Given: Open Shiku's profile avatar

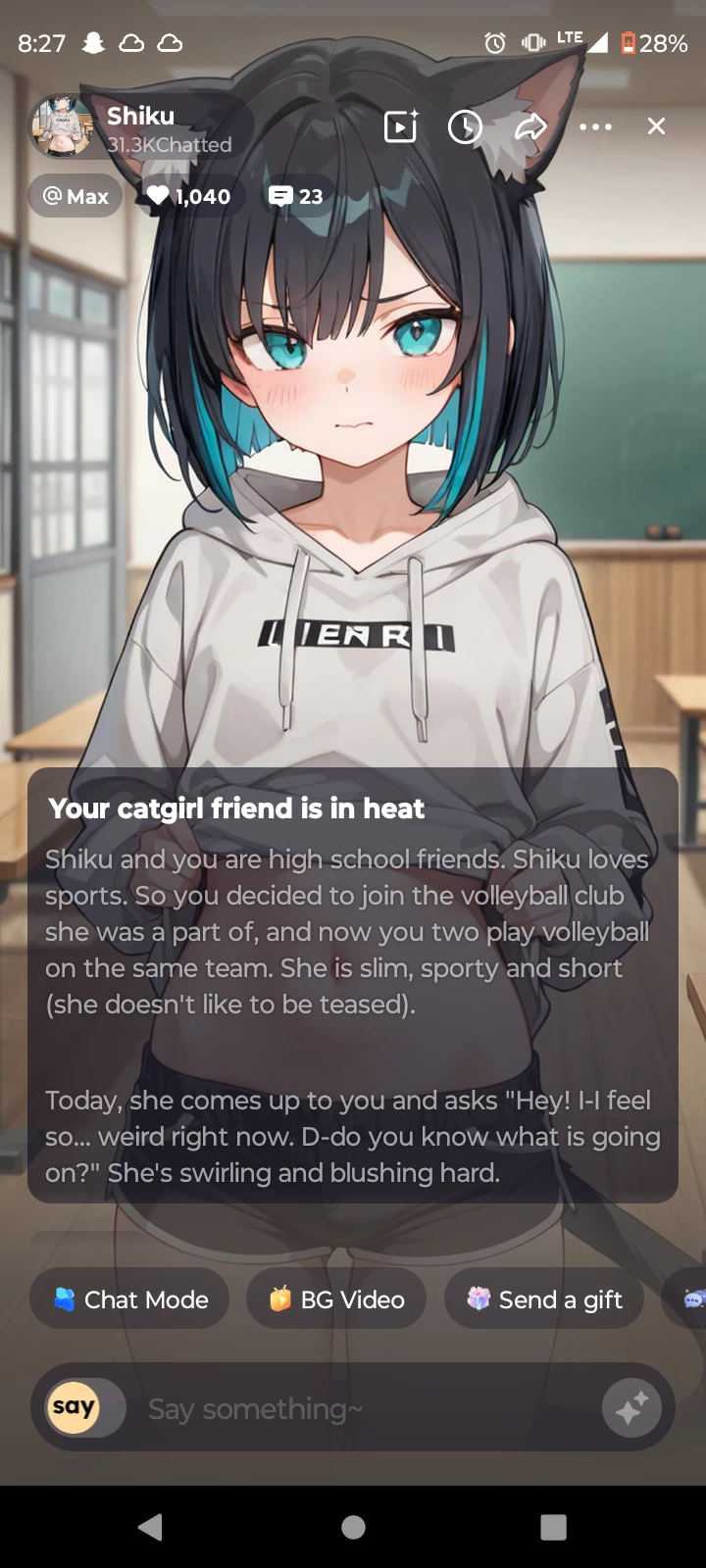Looking at the screenshot, I should (62, 127).
